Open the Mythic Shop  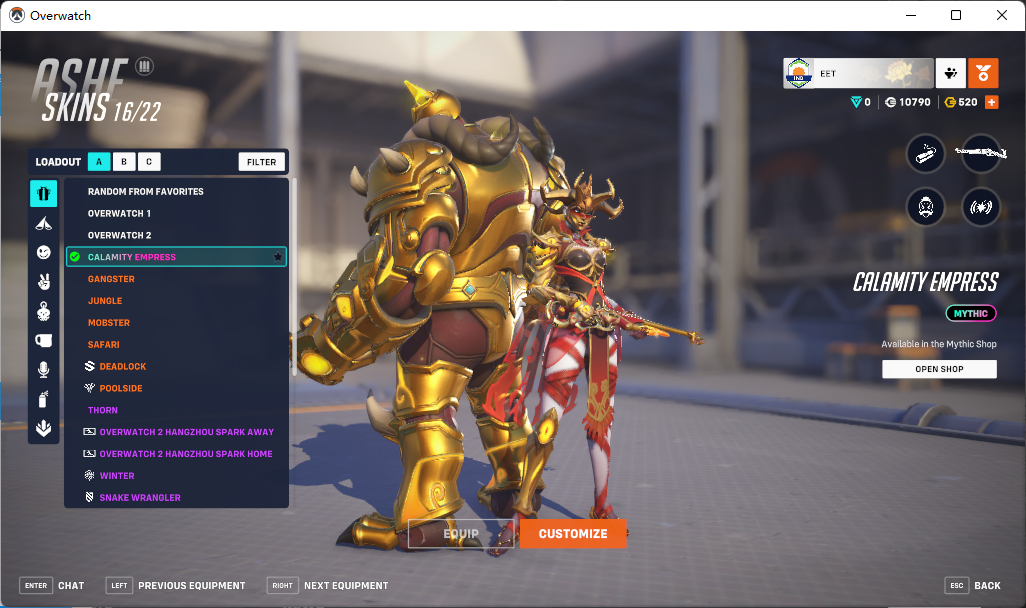939,369
